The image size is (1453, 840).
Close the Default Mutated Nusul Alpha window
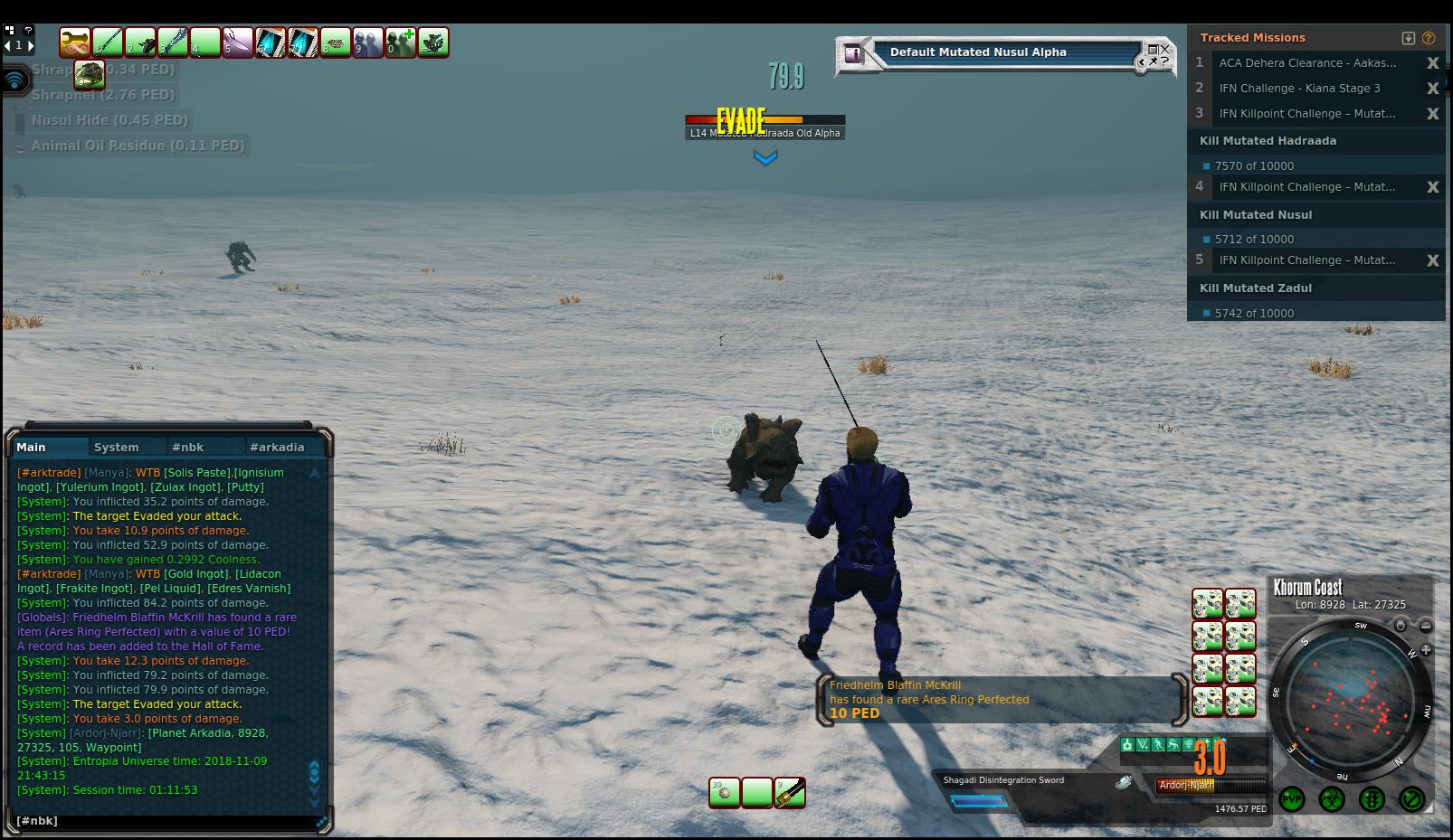pos(1164,49)
